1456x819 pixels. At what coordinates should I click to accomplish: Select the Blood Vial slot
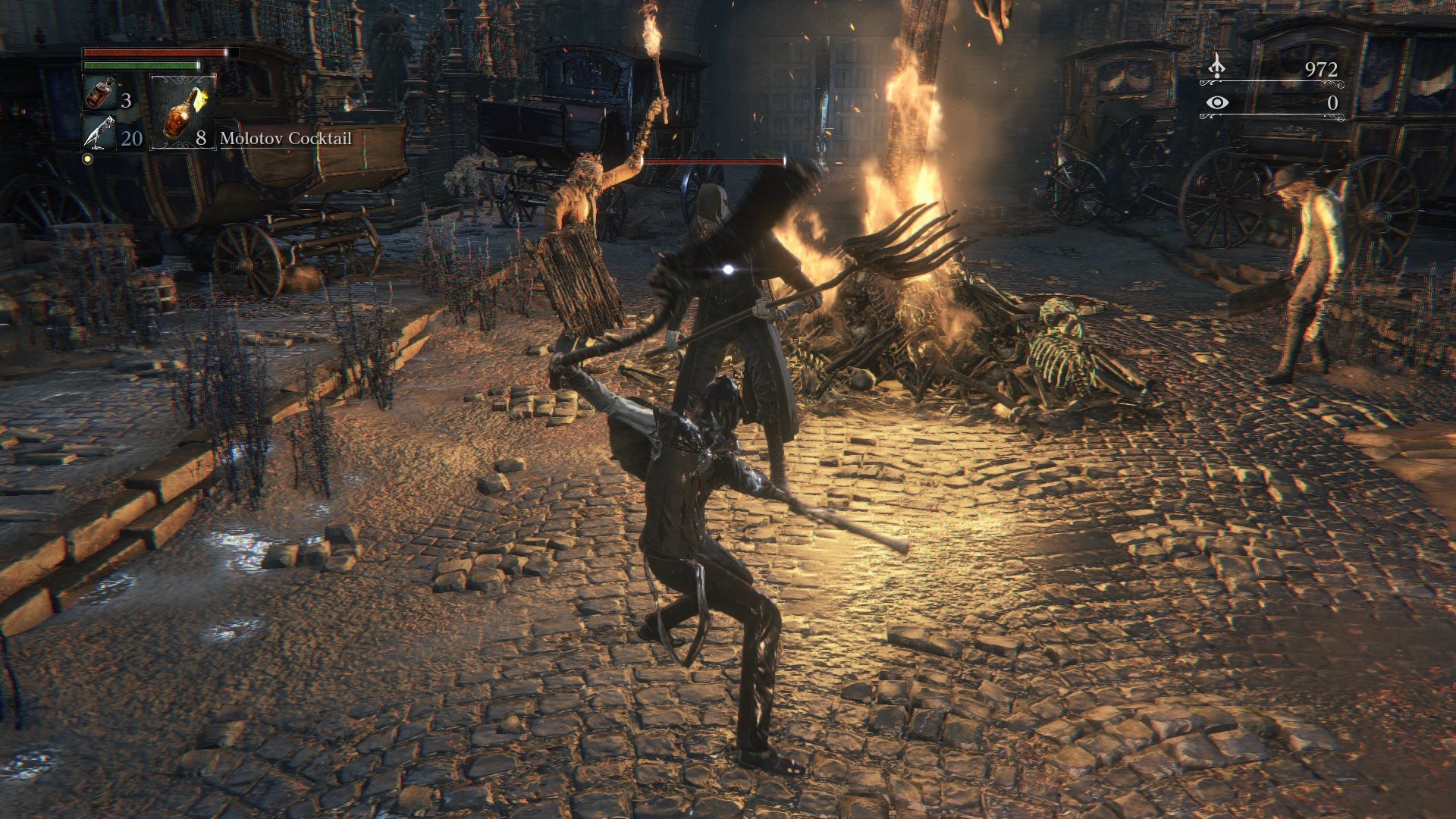tap(99, 94)
